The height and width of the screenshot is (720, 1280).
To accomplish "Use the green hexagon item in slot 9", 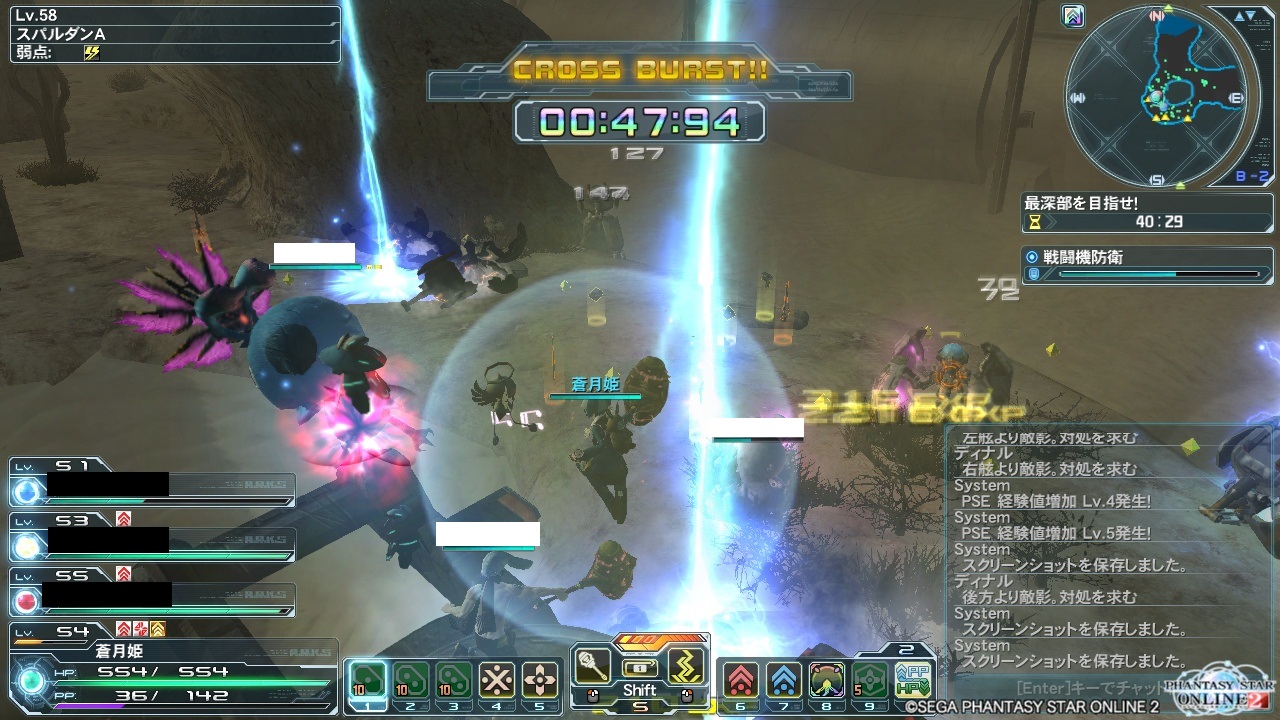I will (x=870, y=680).
